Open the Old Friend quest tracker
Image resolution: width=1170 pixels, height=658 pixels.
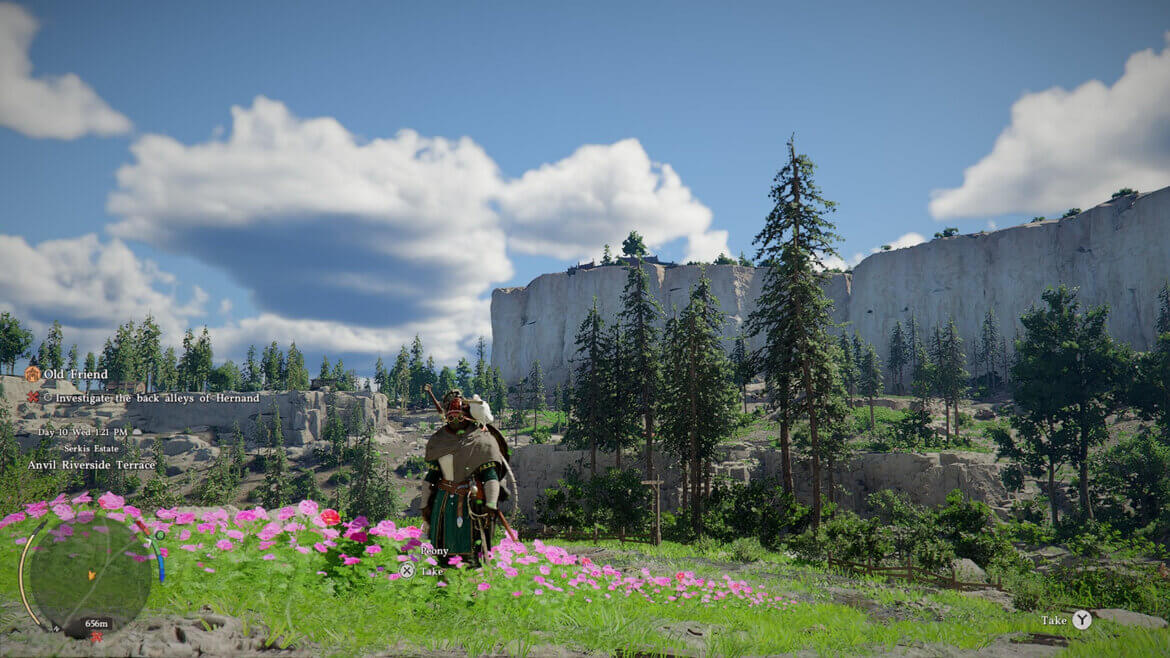pyautogui.click(x=74, y=374)
